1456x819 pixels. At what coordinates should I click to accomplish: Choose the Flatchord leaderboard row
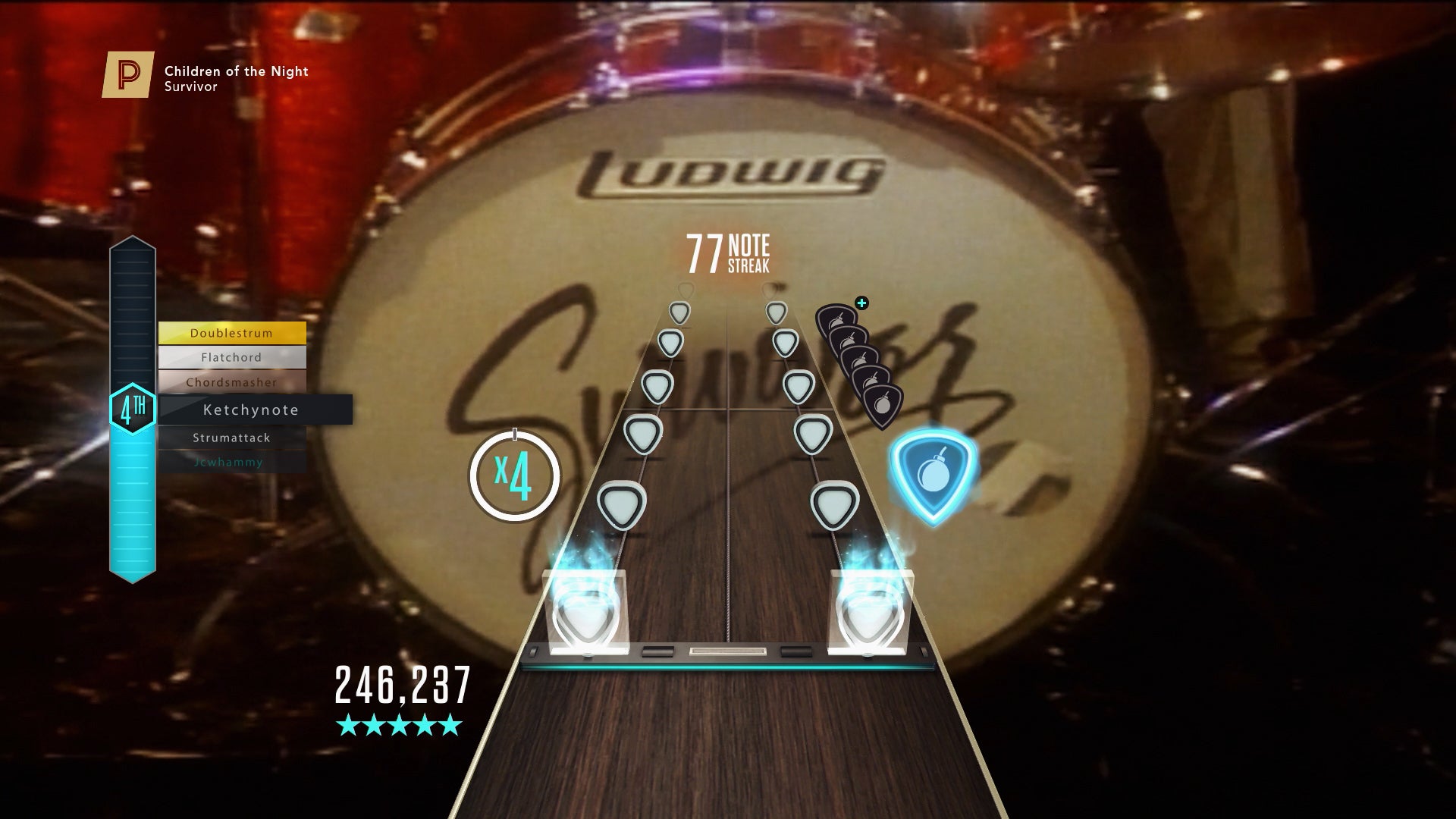click(231, 357)
